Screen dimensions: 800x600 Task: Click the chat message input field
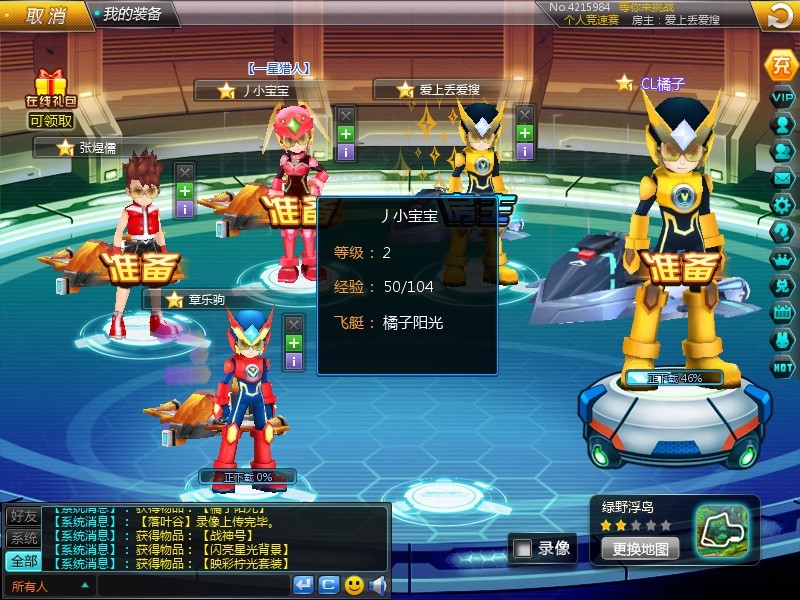(x=193, y=586)
